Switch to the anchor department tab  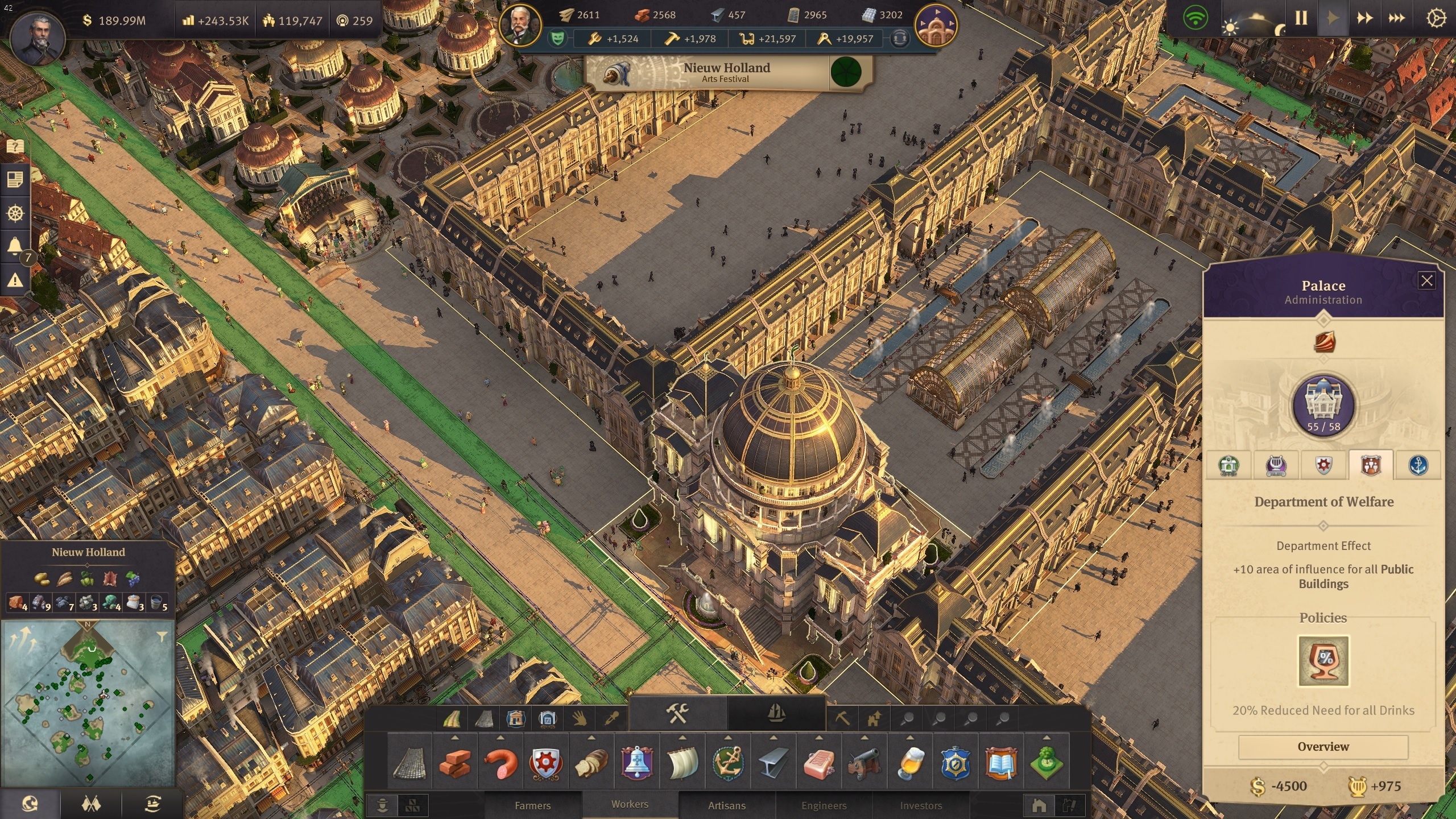1418,466
